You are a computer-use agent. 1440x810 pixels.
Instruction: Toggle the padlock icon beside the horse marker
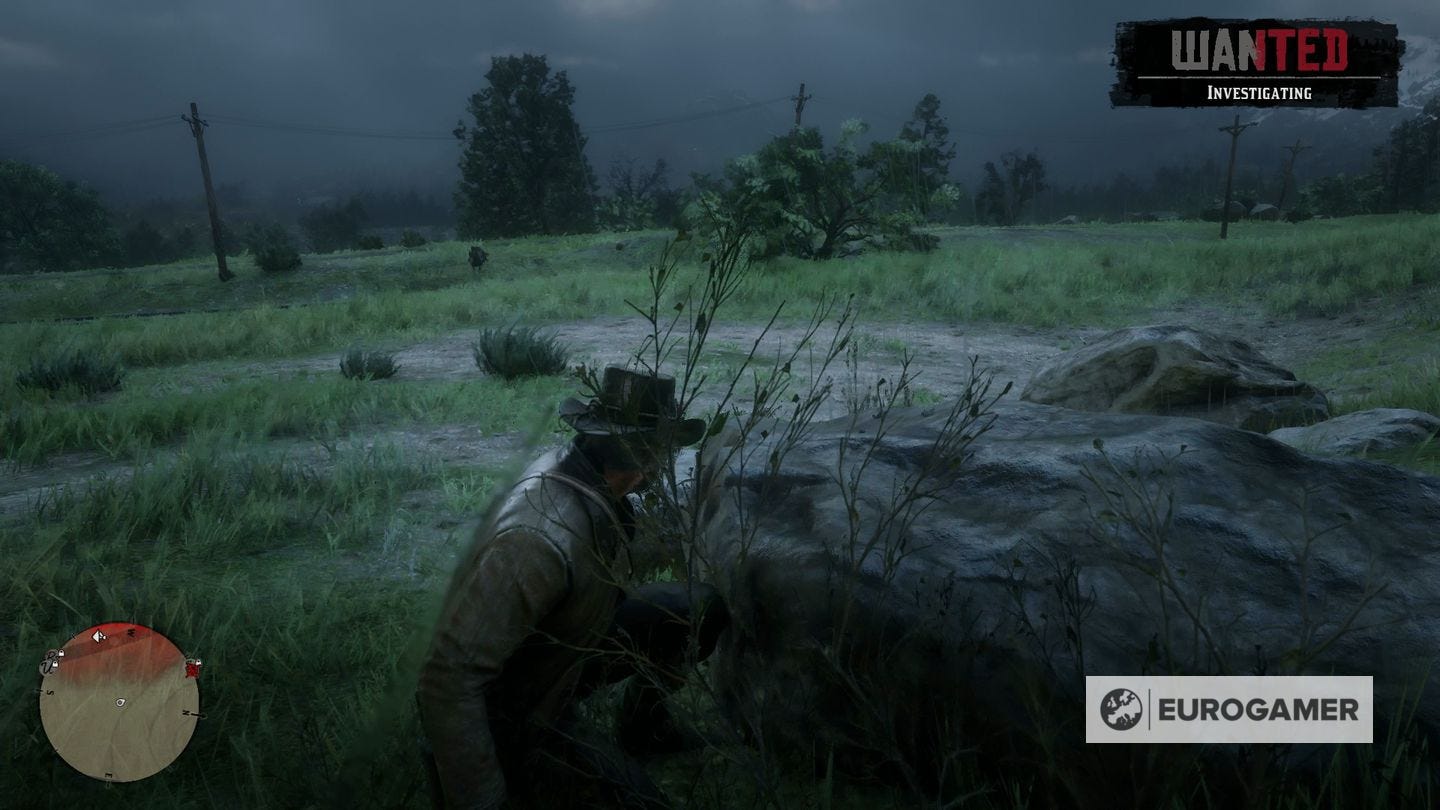click(62, 653)
